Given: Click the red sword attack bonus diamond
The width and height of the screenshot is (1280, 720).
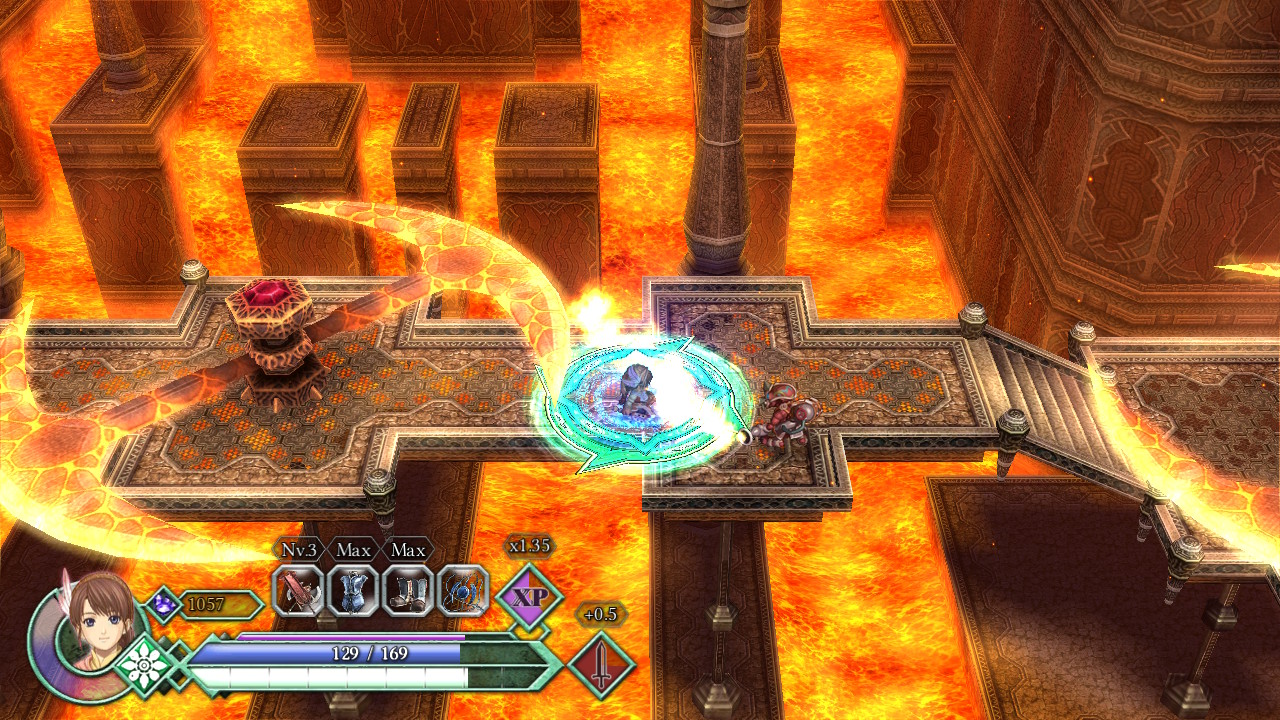Looking at the screenshot, I should pyautogui.click(x=601, y=664).
